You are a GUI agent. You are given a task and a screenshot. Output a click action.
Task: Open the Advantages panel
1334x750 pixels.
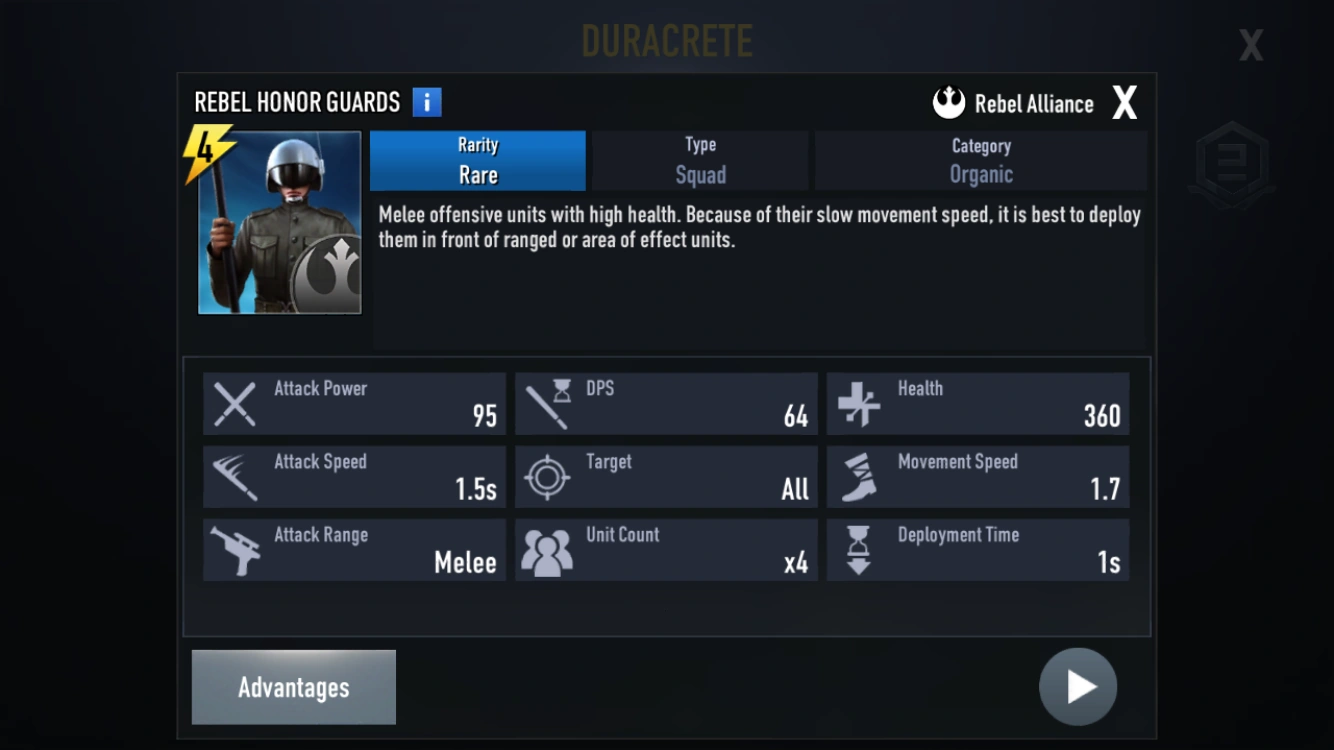(293, 686)
